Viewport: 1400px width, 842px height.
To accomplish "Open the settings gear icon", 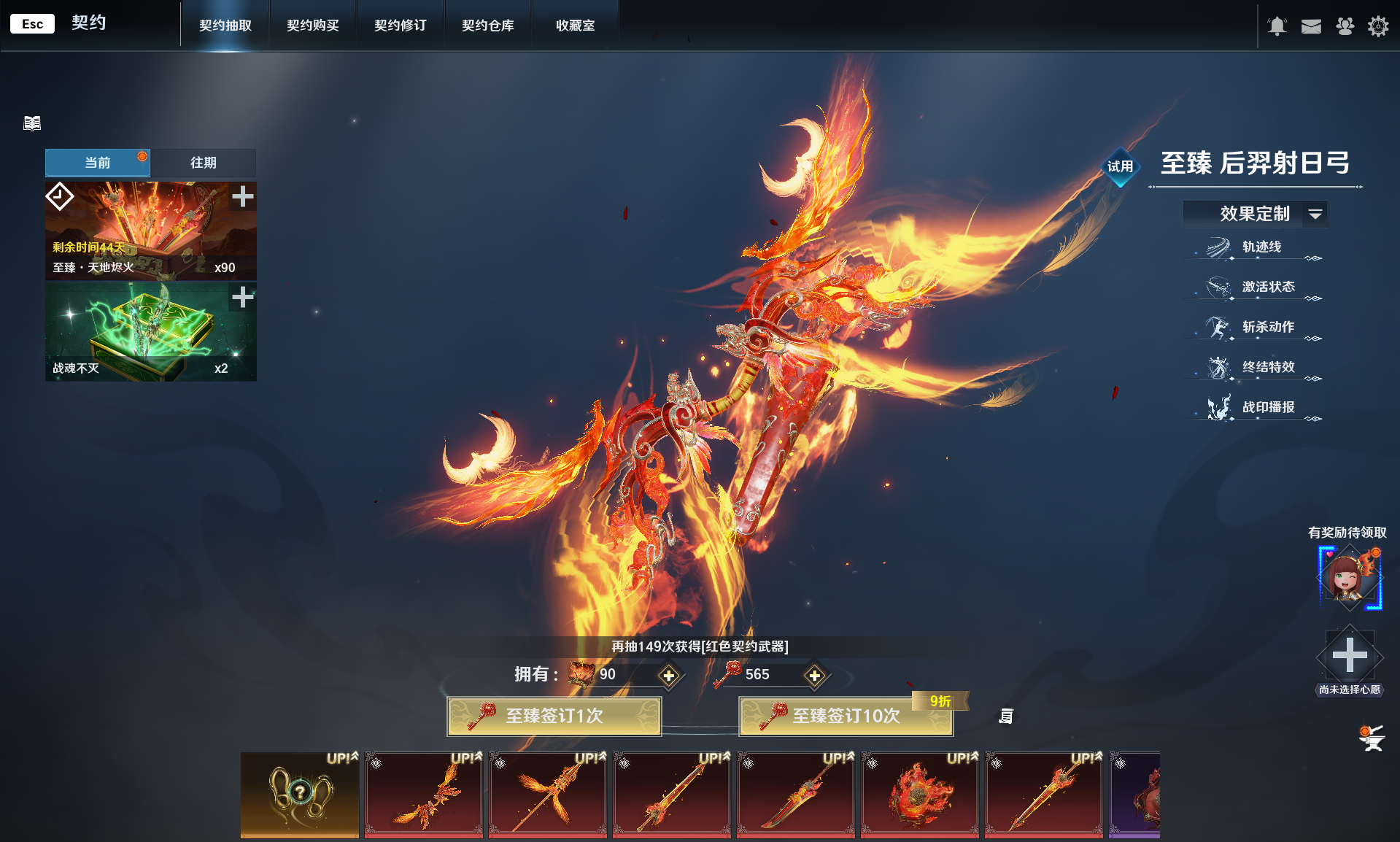I will click(1377, 26).
